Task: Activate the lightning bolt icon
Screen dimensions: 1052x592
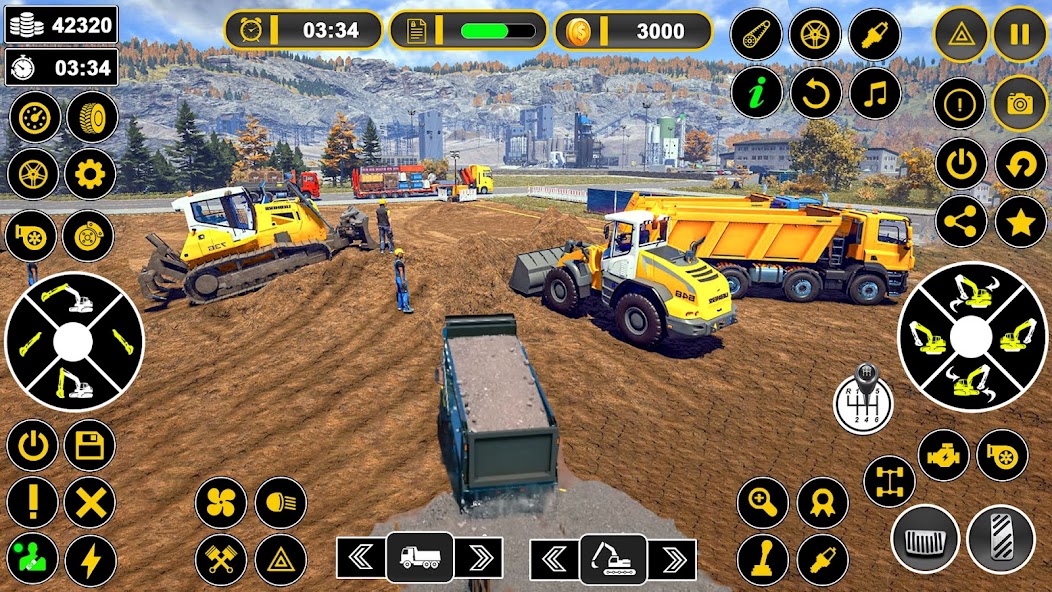Action: pos(90,560)
